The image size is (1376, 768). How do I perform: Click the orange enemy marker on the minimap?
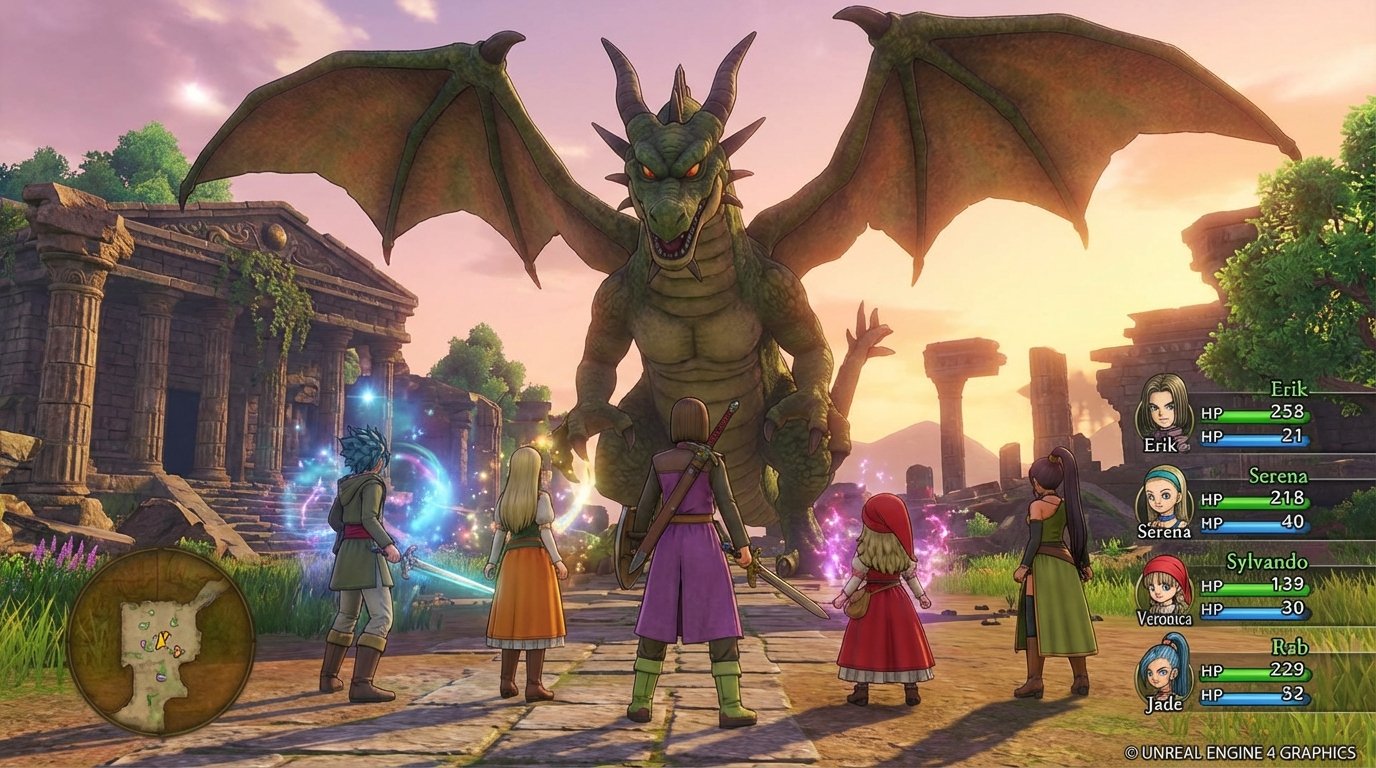click(177, 651)
